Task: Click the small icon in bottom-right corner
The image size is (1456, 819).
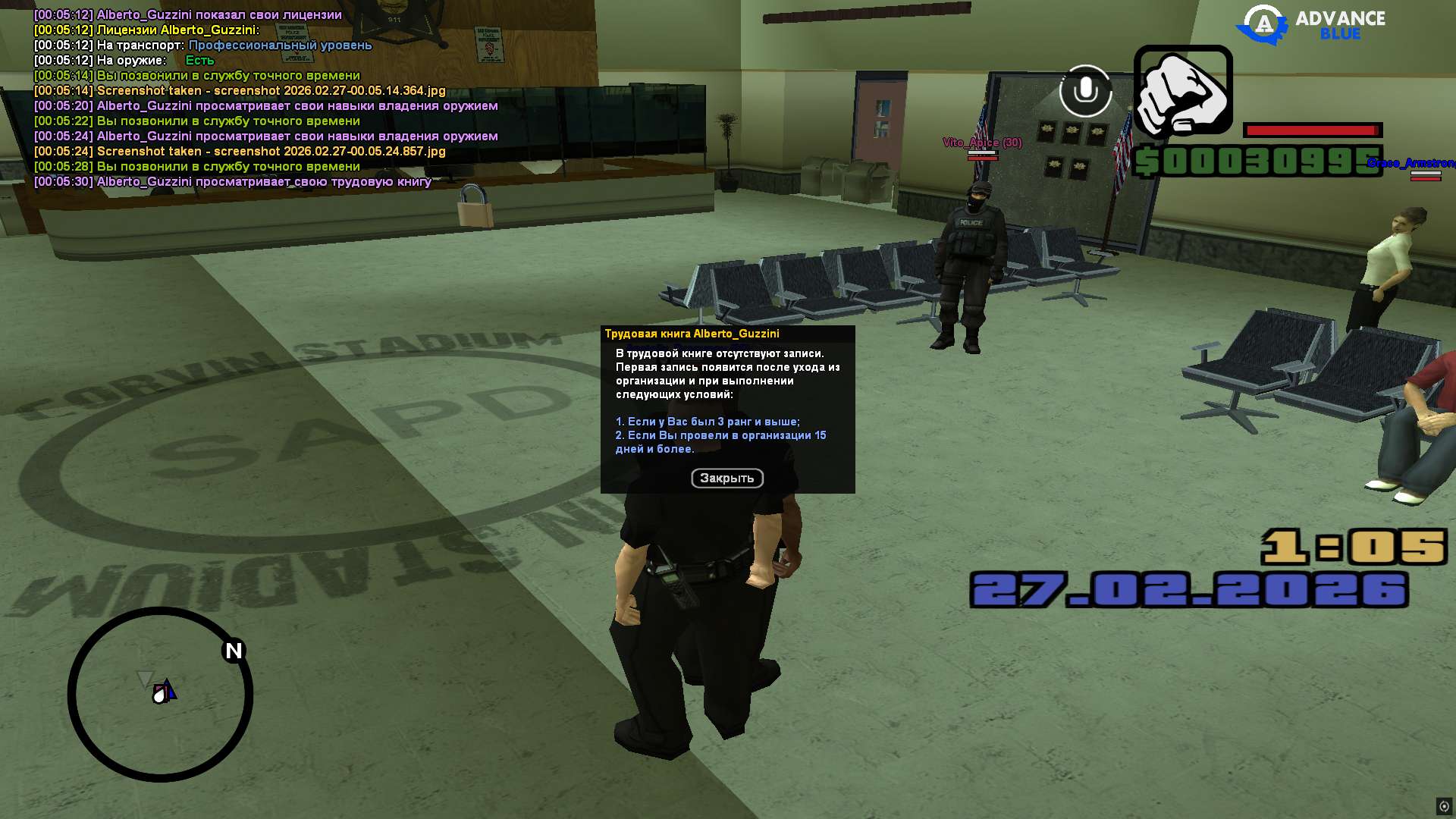Action: [1444, 806]
